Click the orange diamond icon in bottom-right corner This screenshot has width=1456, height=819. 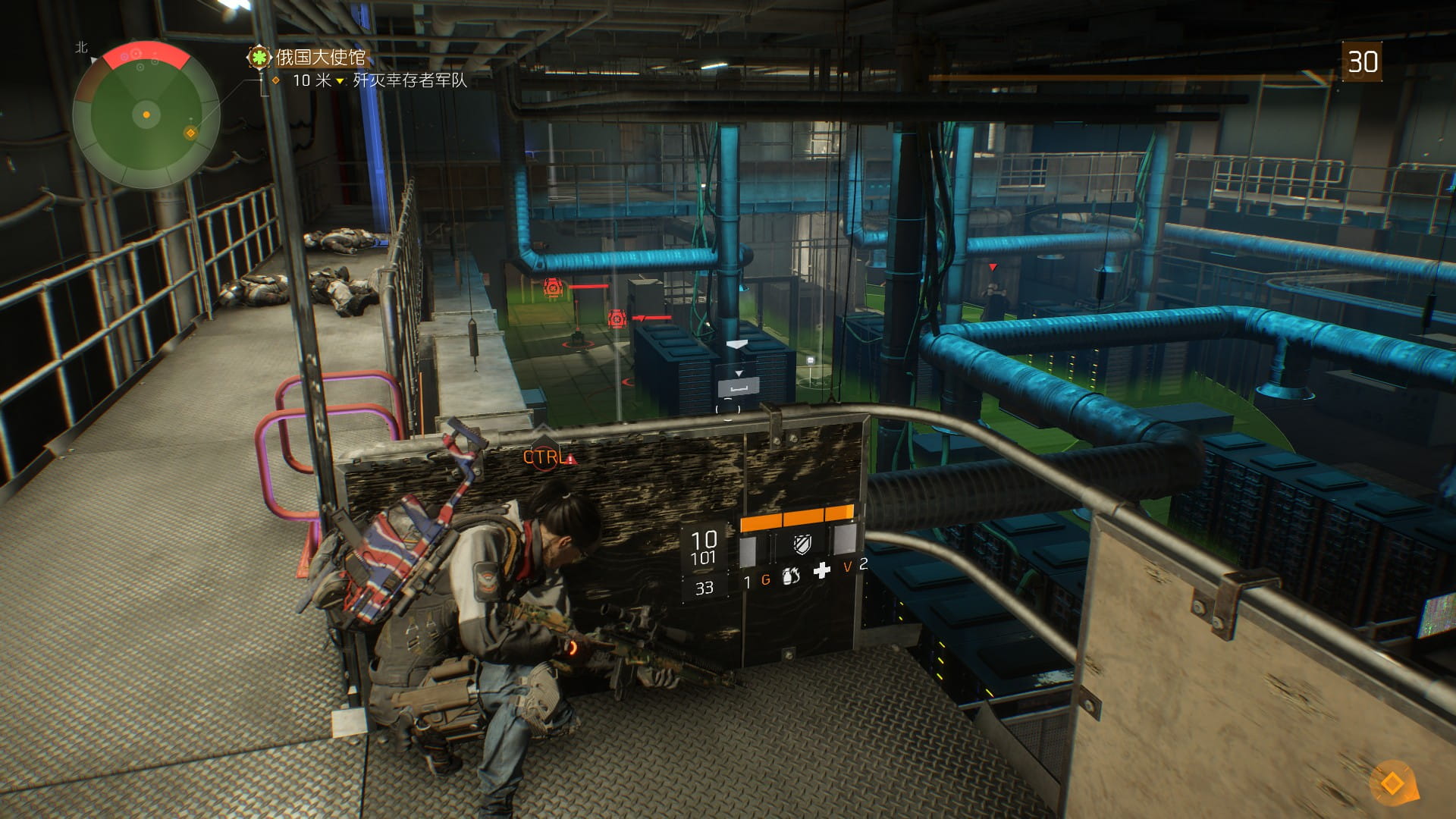1392,783
